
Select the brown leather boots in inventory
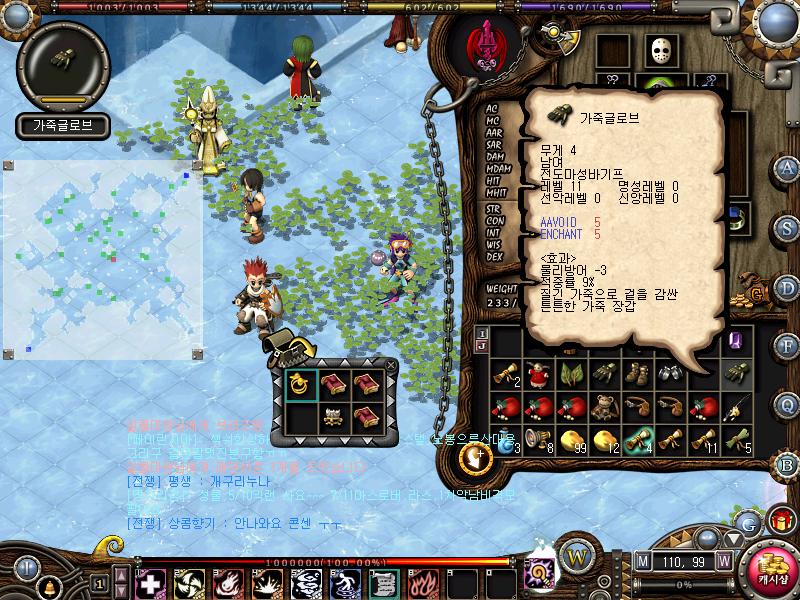click(637, 374)
